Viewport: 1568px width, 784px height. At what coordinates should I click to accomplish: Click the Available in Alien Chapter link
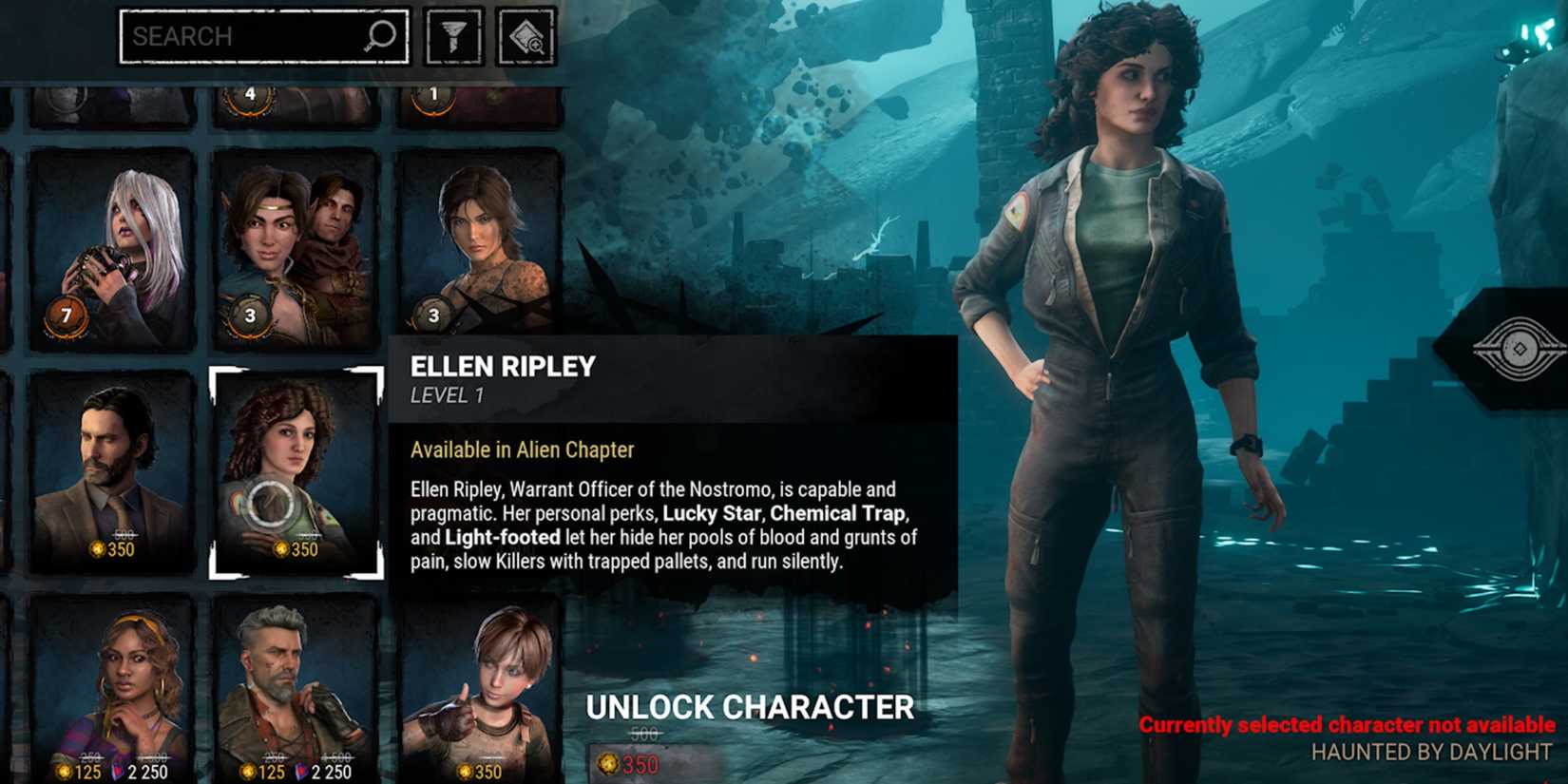521,449
